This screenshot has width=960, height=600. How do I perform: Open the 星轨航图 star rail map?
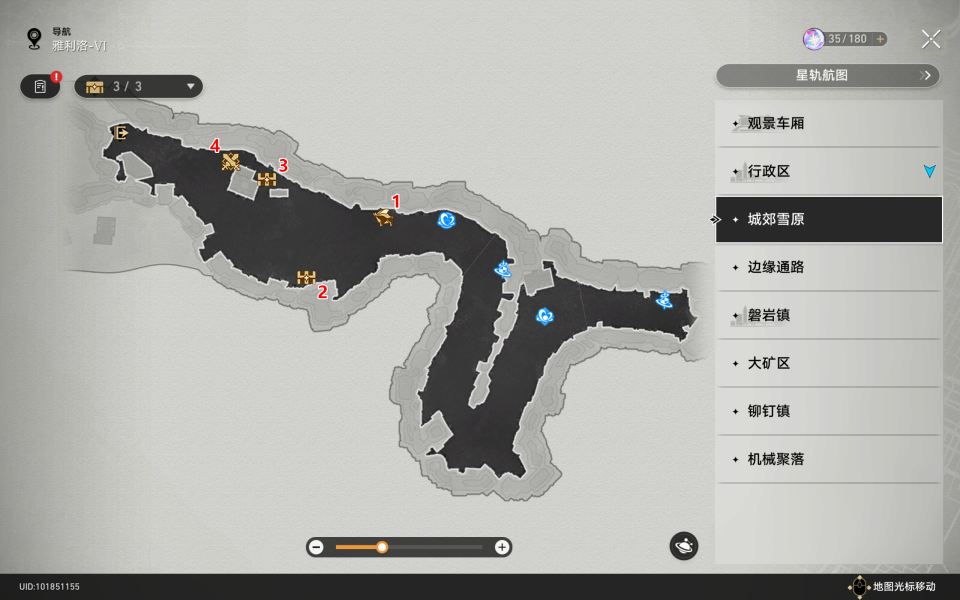[x=828, y=75]
